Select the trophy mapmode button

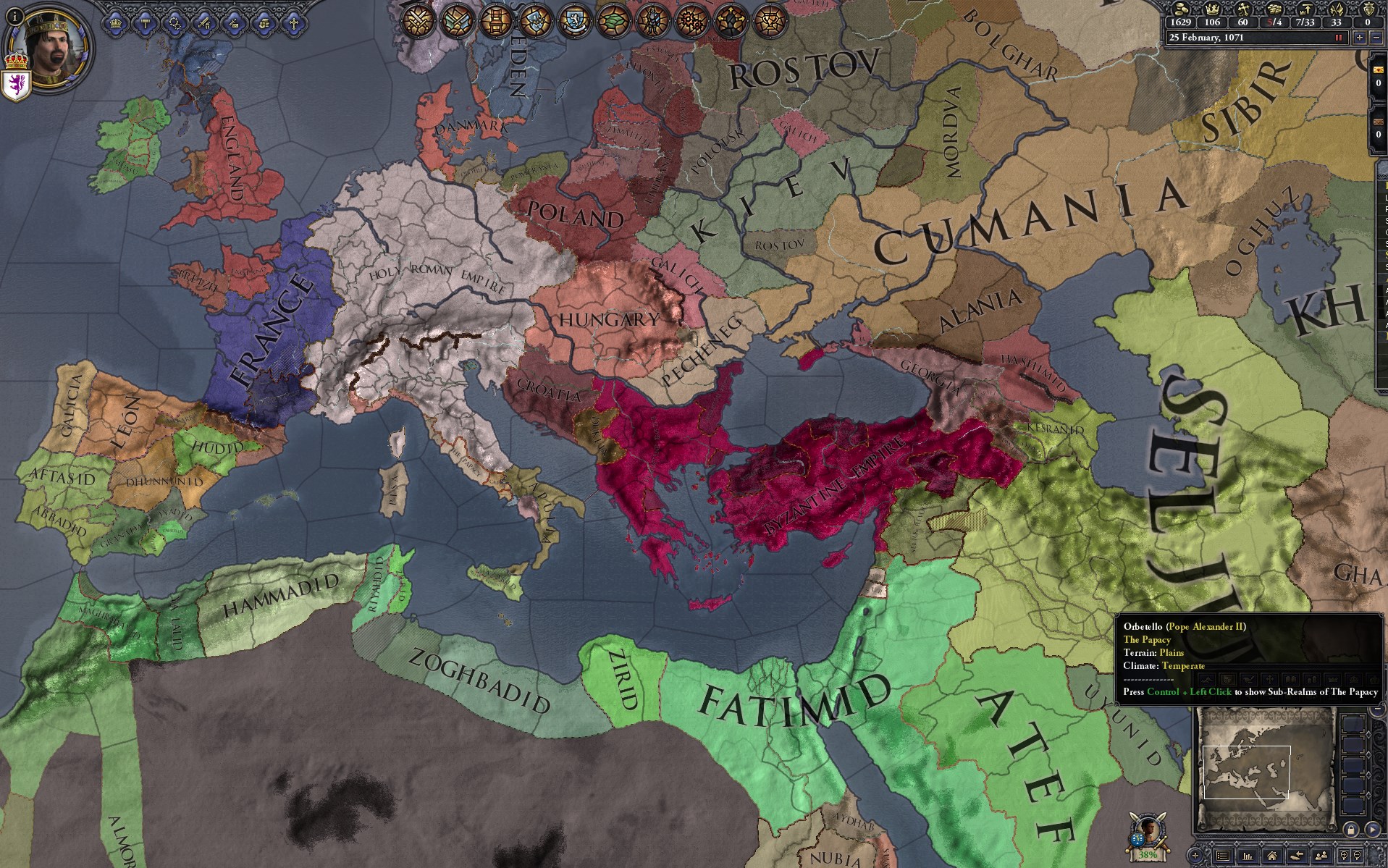[769, 20]
